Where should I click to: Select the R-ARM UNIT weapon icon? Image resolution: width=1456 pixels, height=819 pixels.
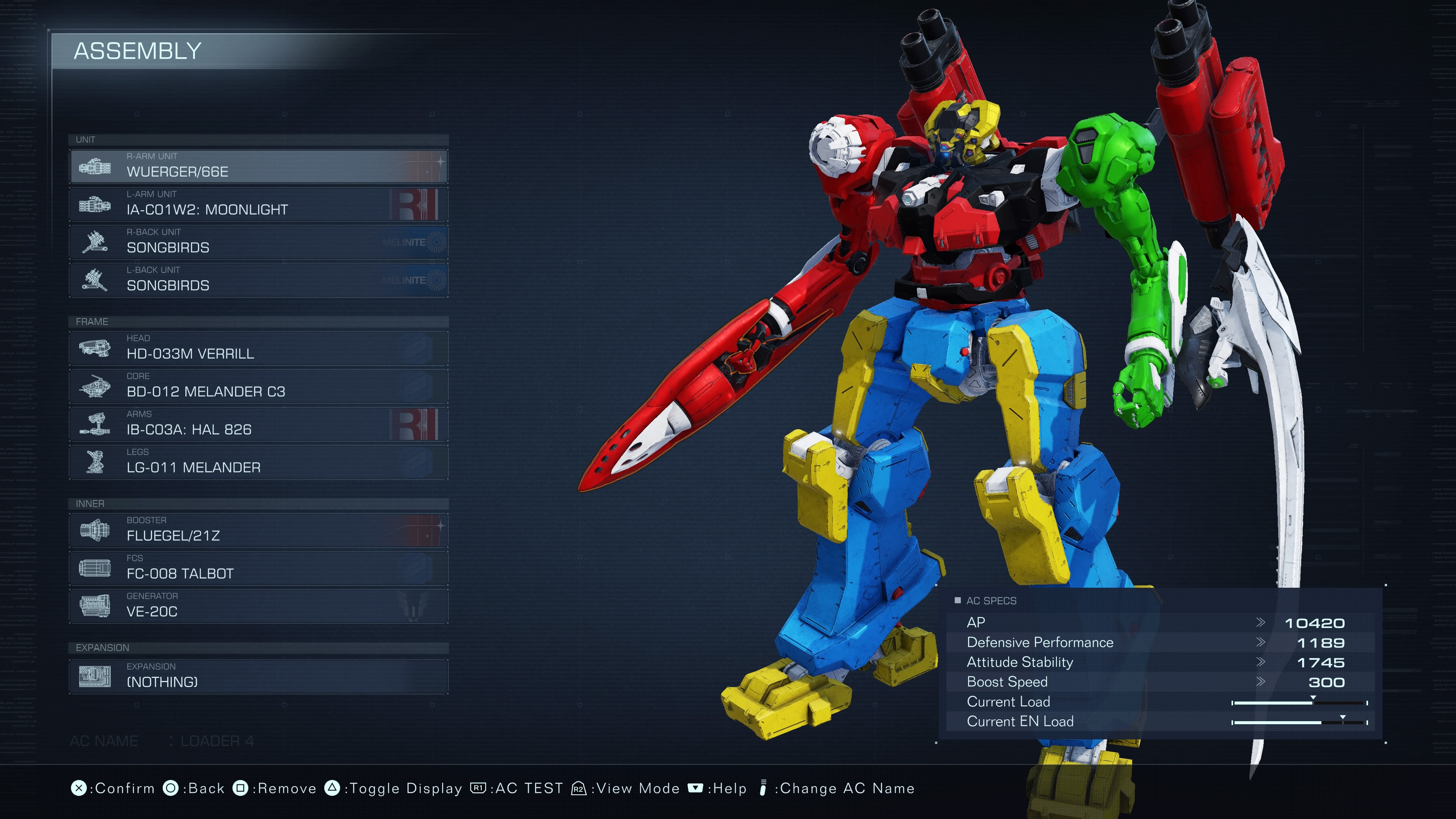(x=95, y=166)
